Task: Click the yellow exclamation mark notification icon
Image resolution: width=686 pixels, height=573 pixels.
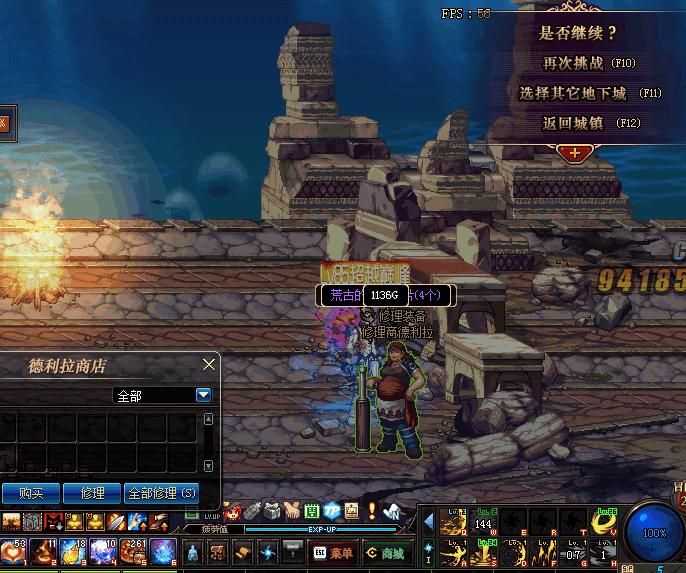Action: pyautogui.click(x=371, y=511)
